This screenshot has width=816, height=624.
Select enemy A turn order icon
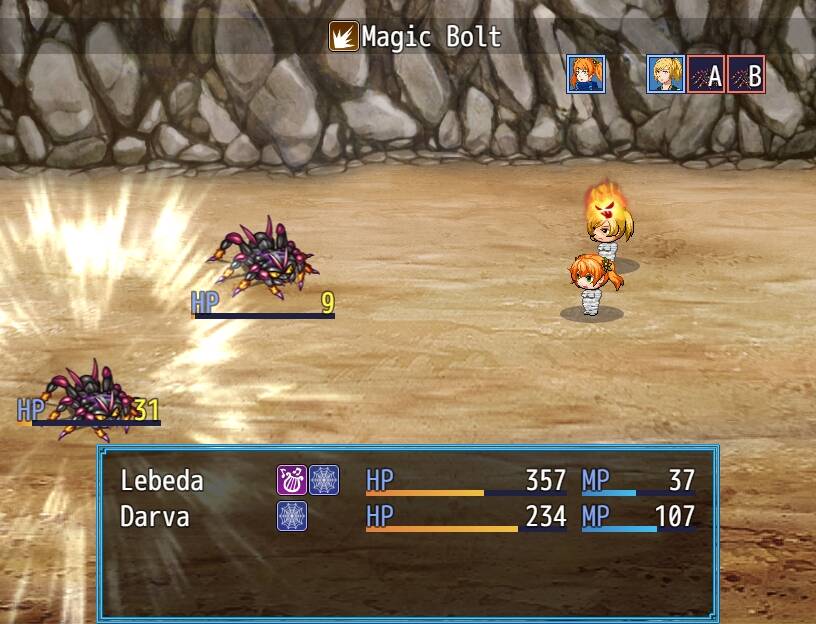[x=706, y=74]
